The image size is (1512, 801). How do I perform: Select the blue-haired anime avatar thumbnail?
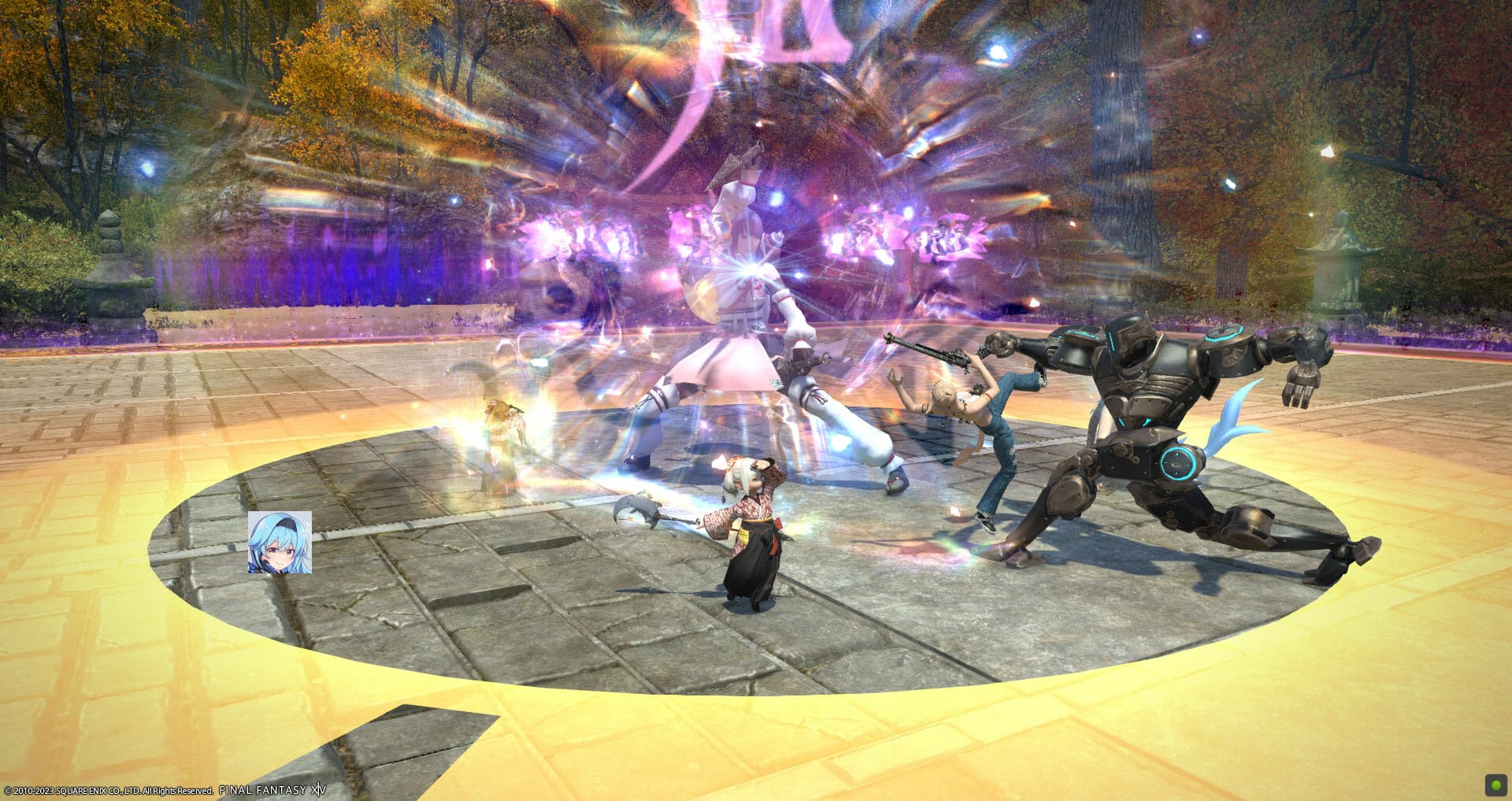(x=280, y=542)
